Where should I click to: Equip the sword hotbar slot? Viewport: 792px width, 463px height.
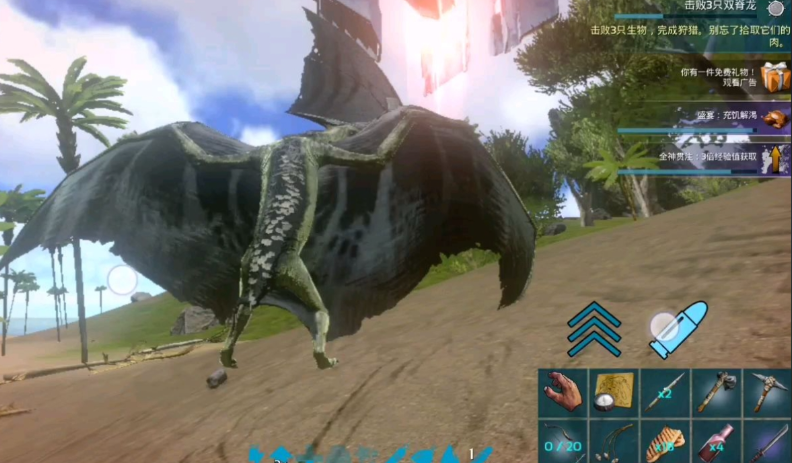click(x=766, y=441)
